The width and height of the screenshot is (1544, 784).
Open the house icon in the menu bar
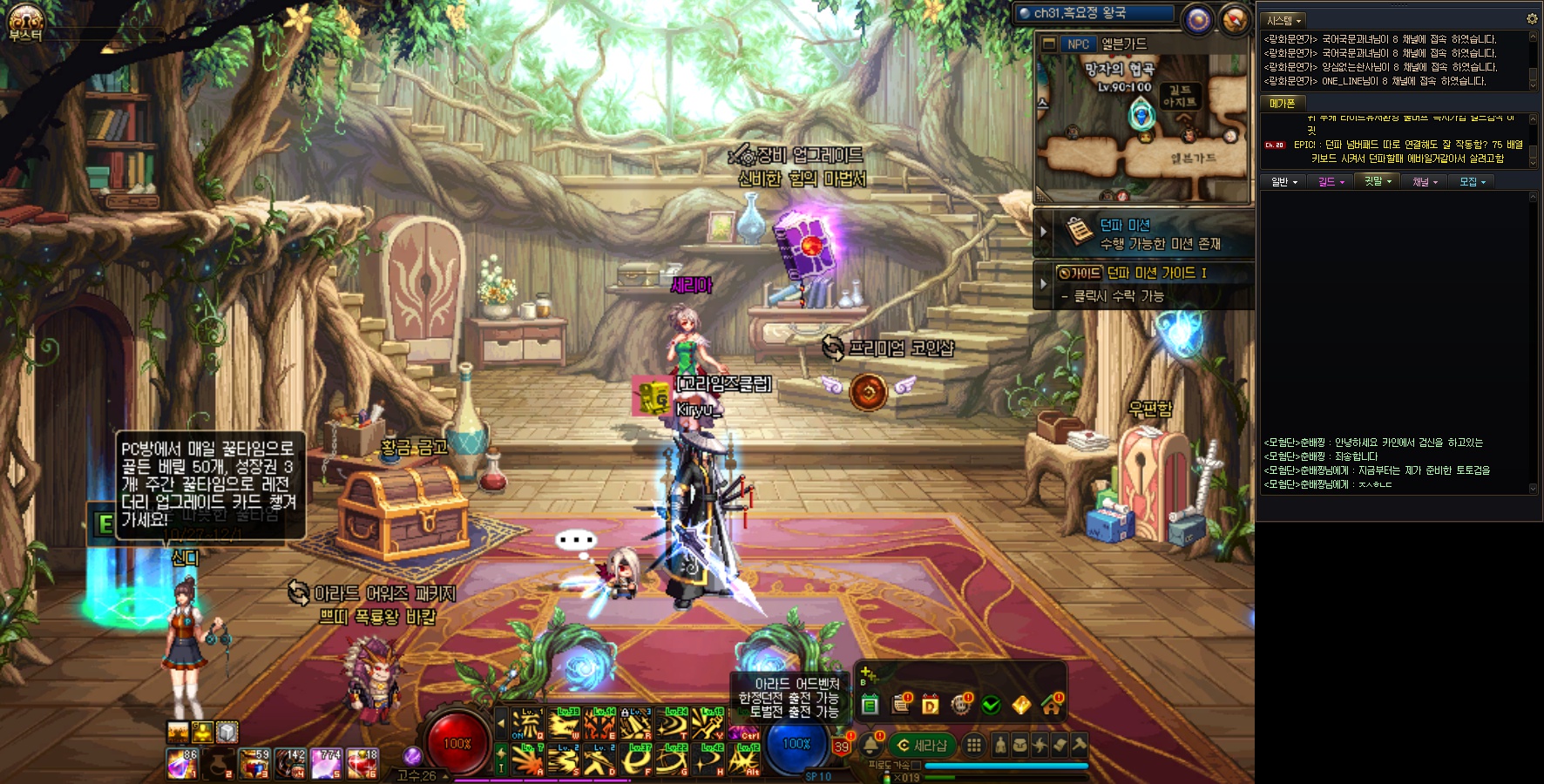tap(1052, 705)
